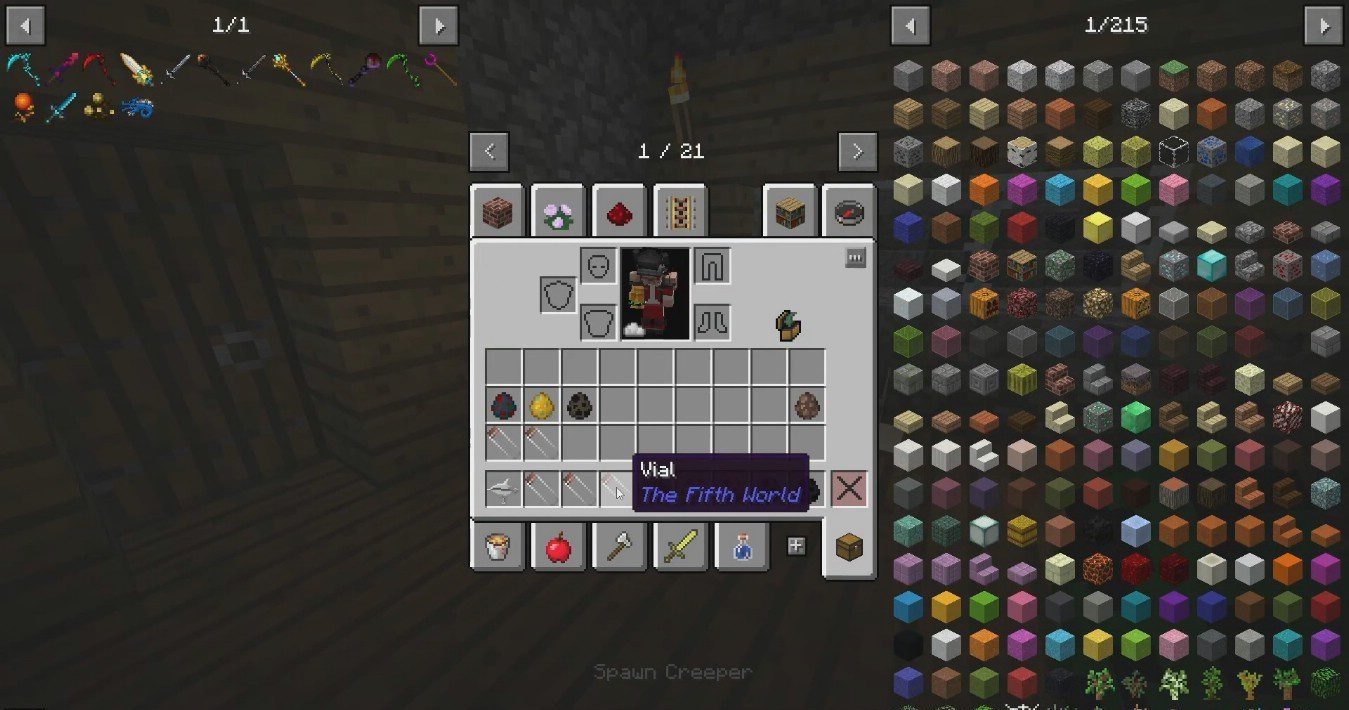Choose the blue dragon item in the left panel
This screenshot has width=1349, height=710.
coord(138,106)
